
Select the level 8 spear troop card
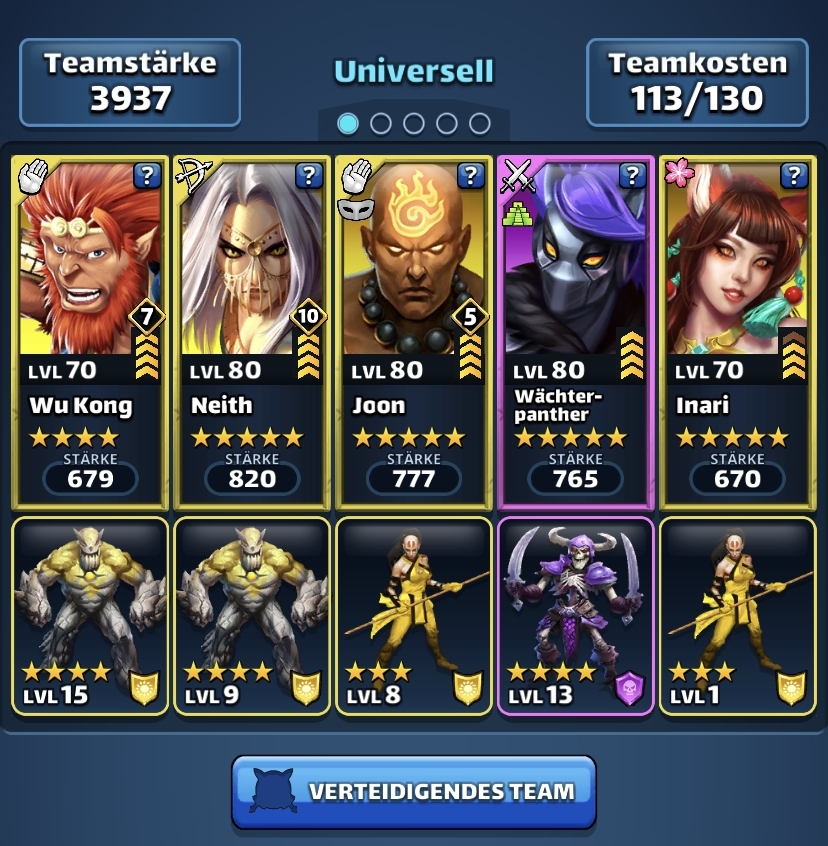(x=414, y=614)
